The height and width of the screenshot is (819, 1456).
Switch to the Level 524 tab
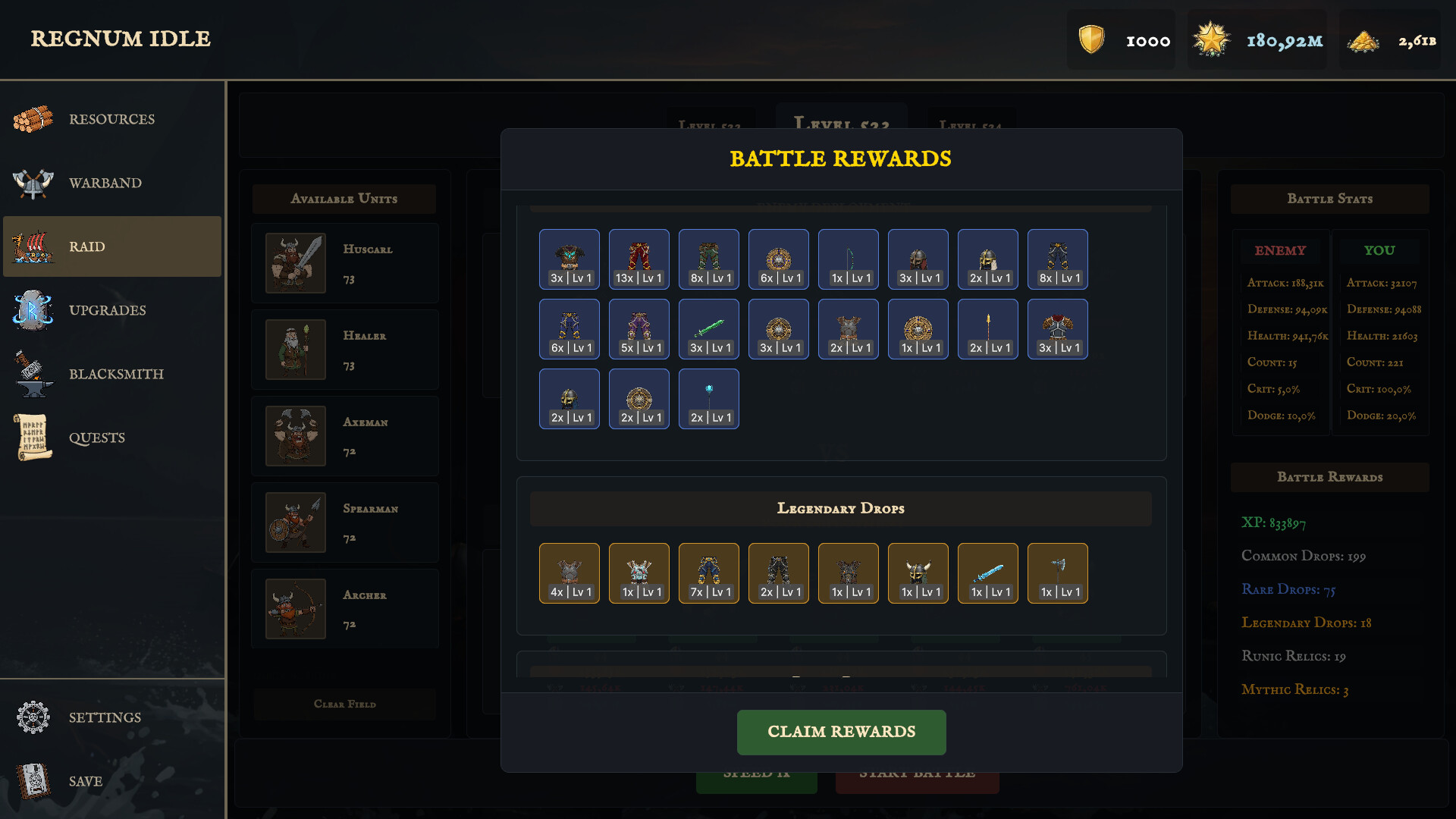coord(971,126)
